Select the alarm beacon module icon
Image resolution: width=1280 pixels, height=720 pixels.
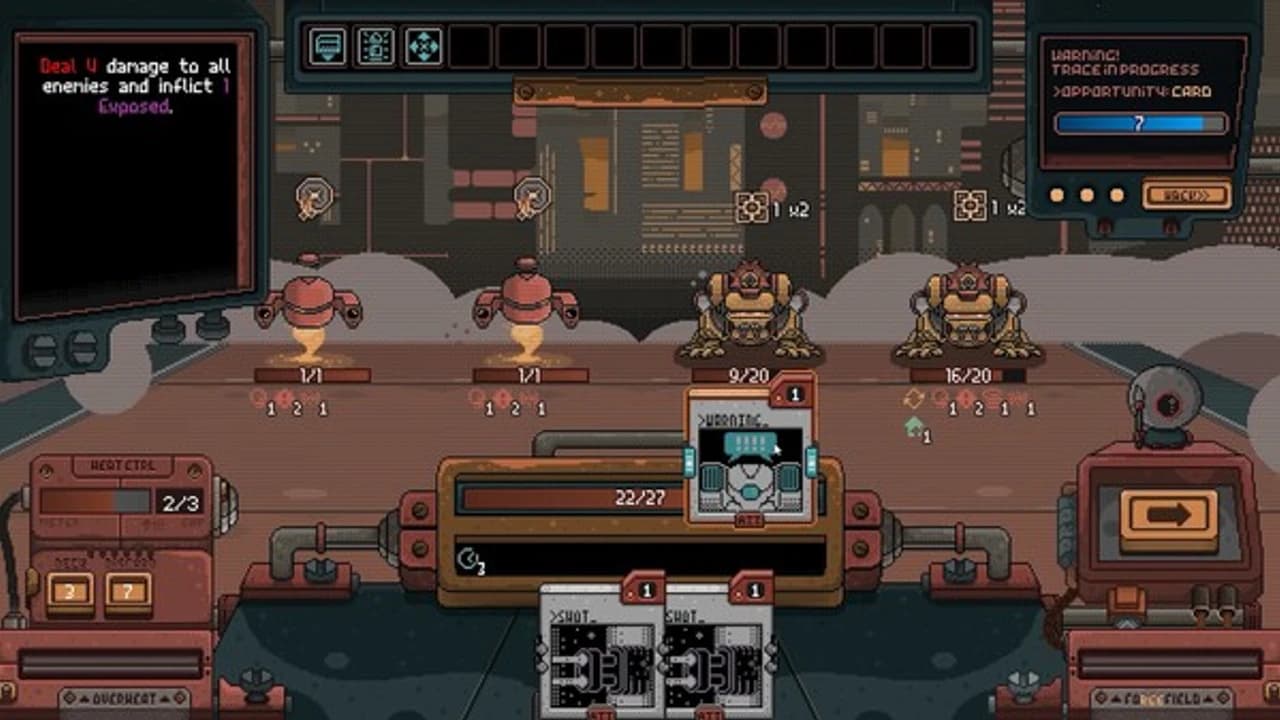tap(375, 47)
